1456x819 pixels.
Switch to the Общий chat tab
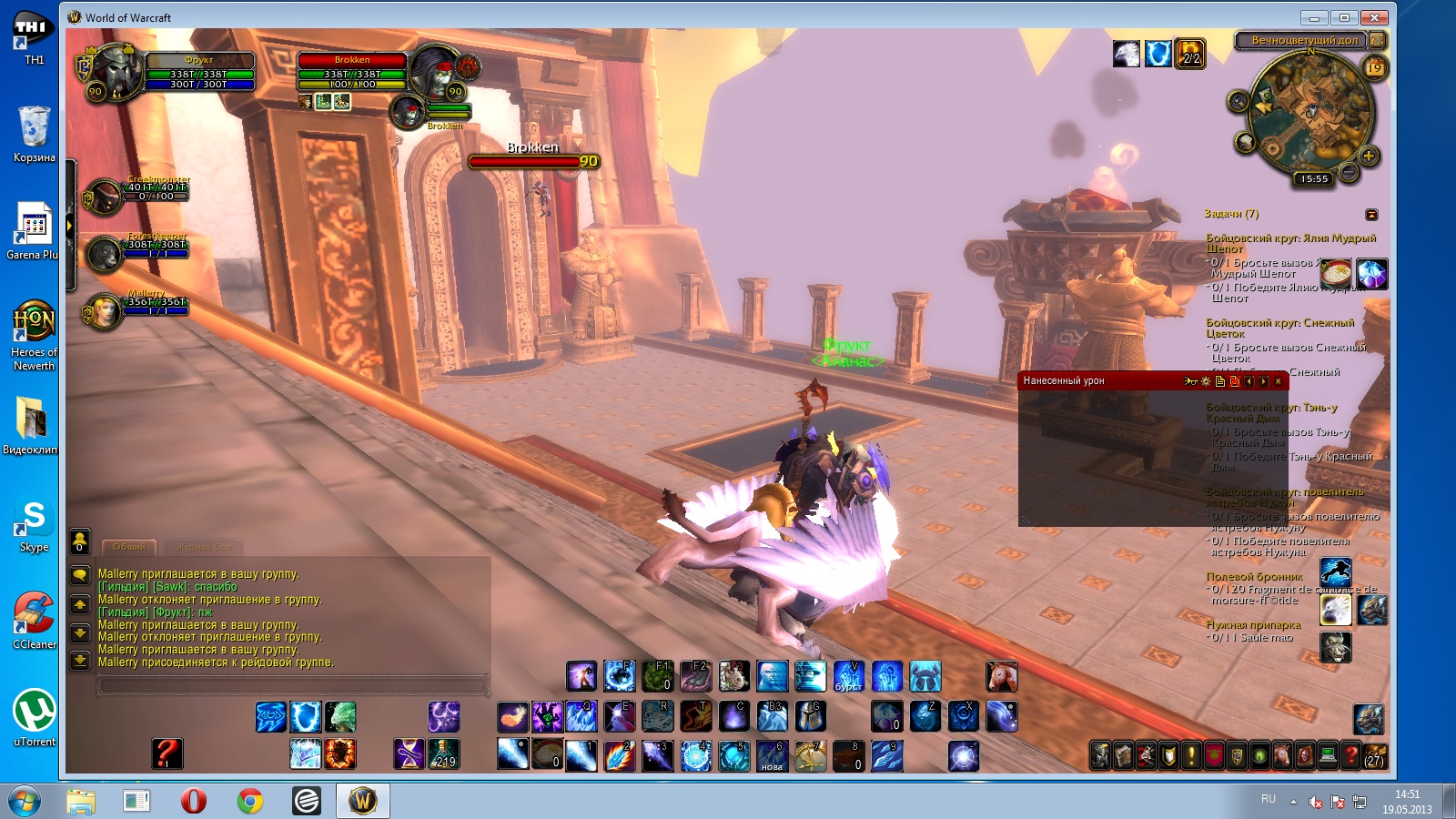tap(128, 547)
